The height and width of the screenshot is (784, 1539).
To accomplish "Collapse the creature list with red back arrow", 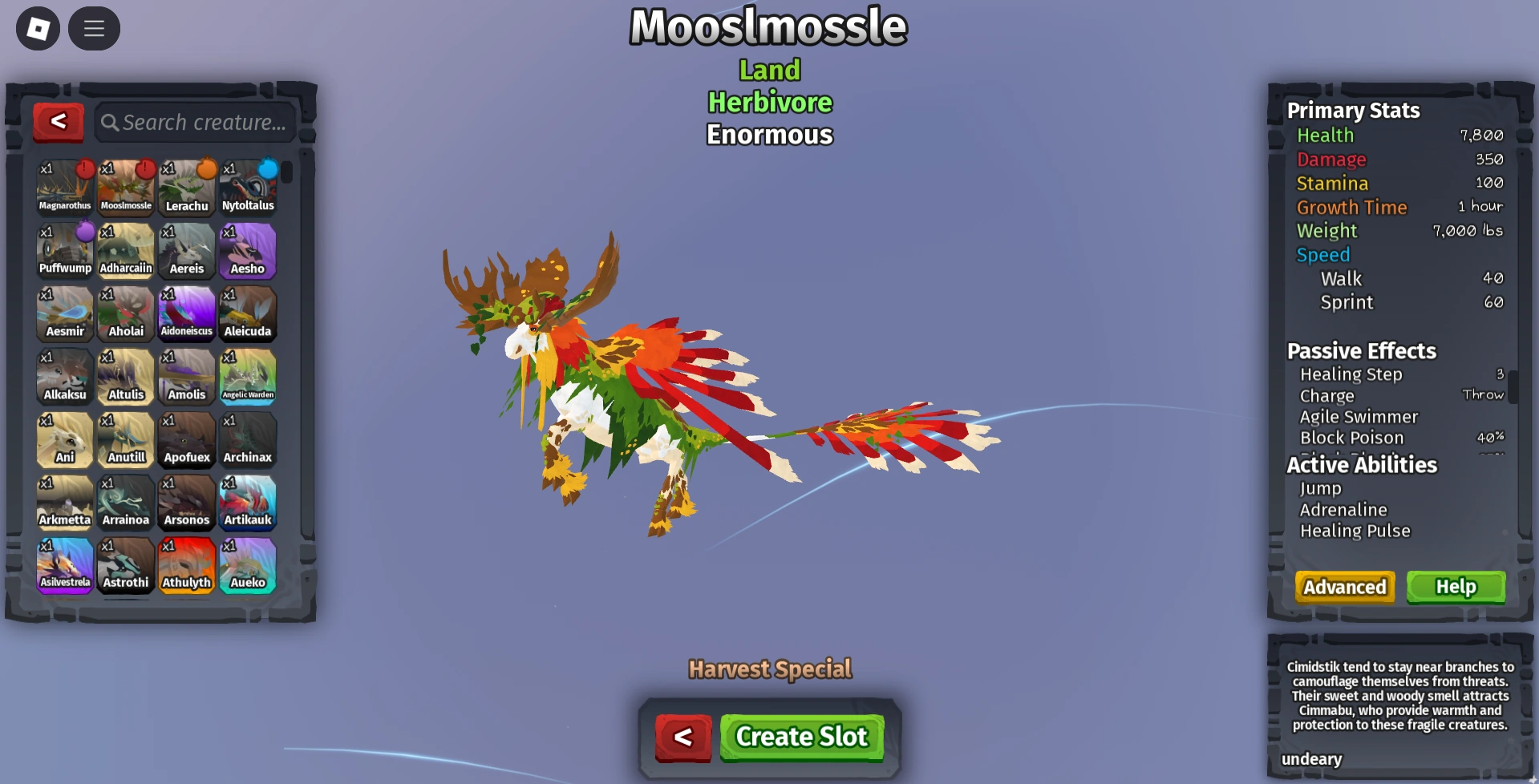I will 57,121.
